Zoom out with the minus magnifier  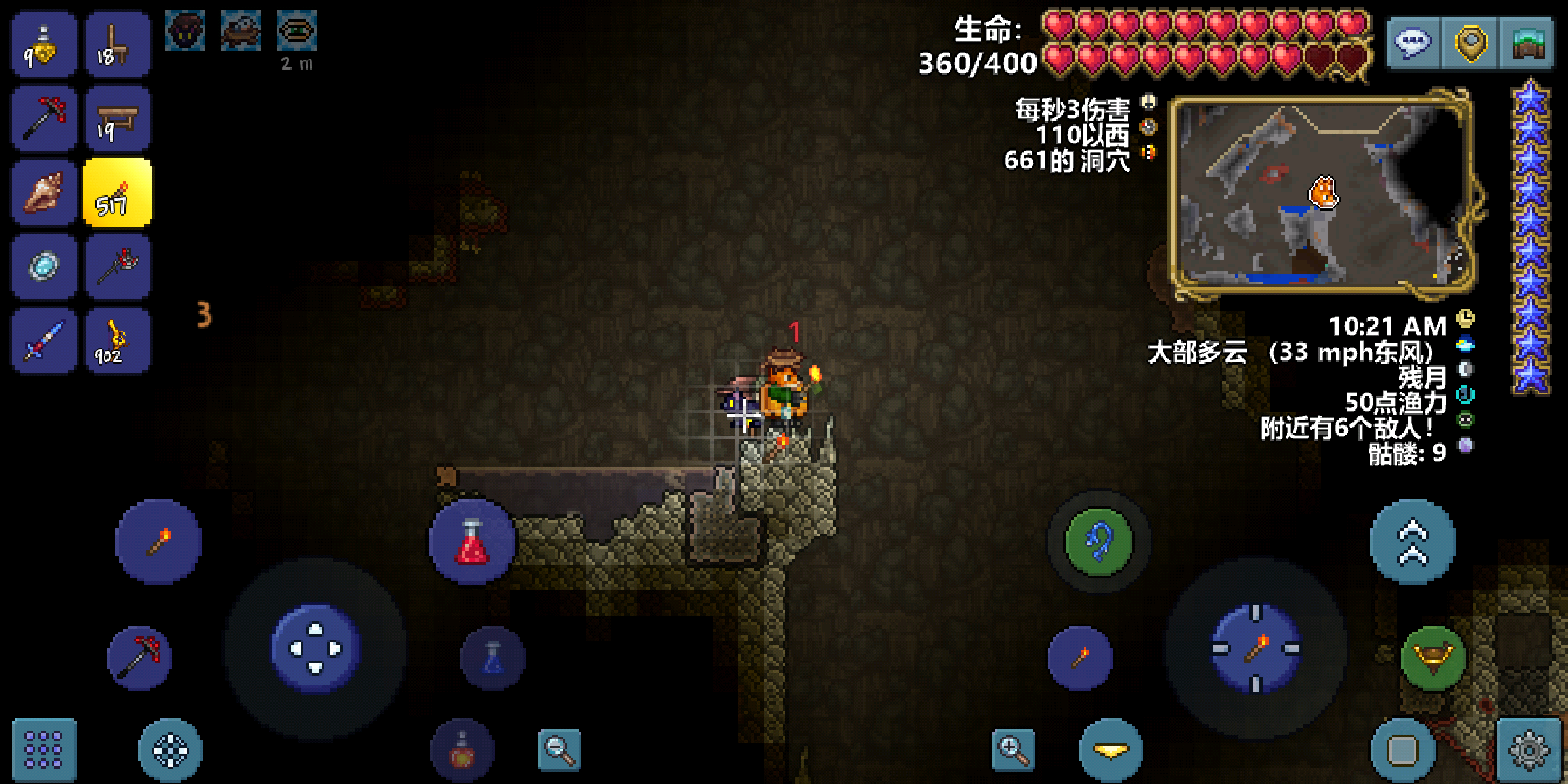click(560, 749)
